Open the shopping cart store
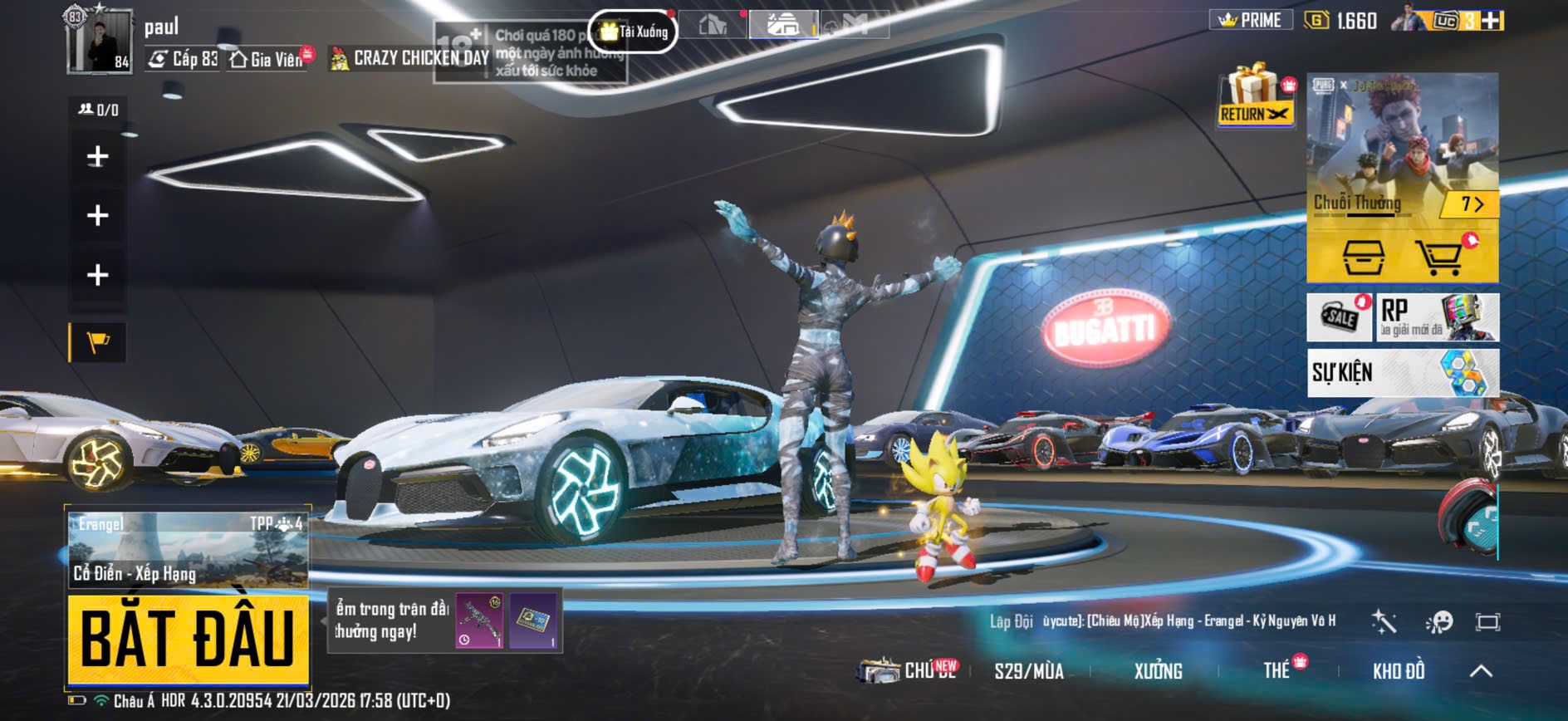This screenshot has height=721, width=1568. (x=1443, y=256)
